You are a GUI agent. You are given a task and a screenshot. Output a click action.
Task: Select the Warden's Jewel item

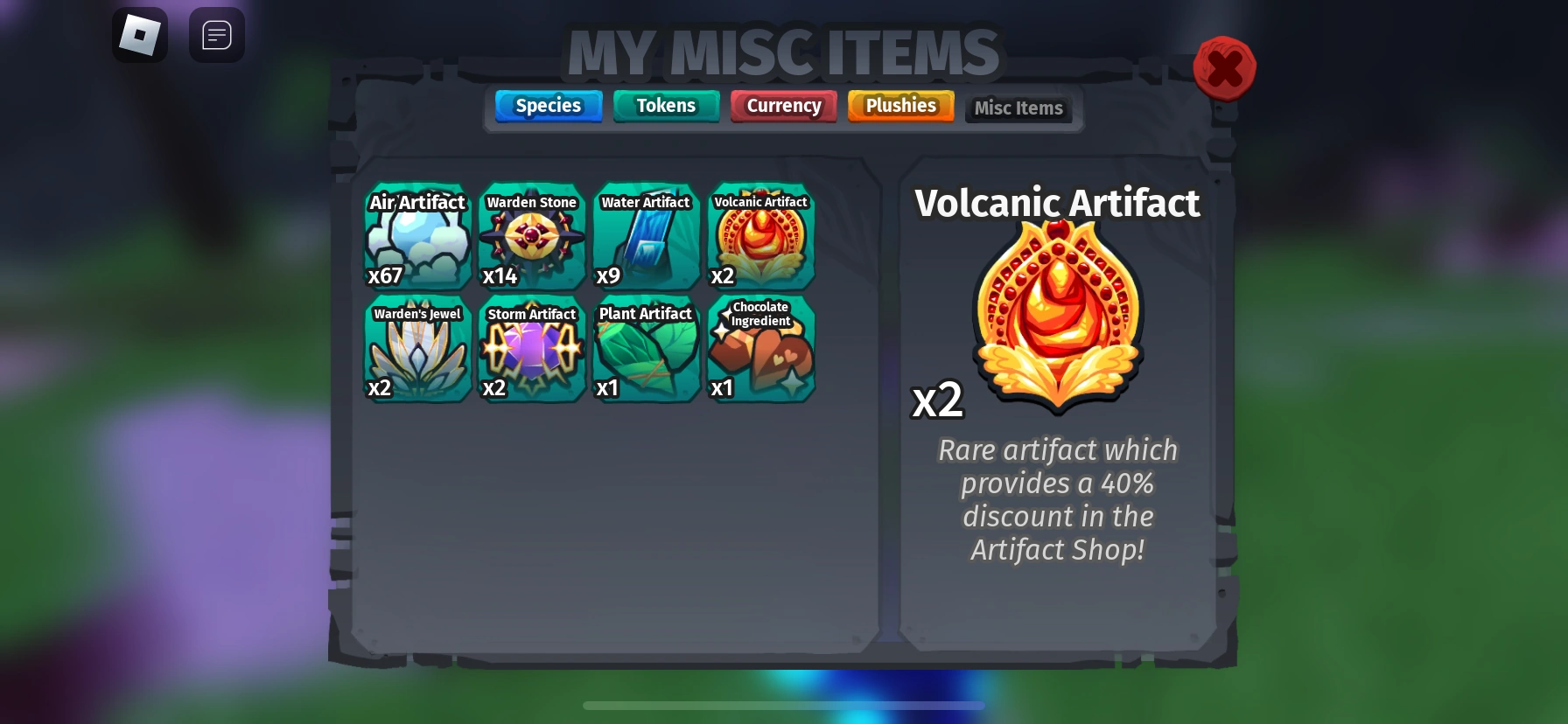417,349
